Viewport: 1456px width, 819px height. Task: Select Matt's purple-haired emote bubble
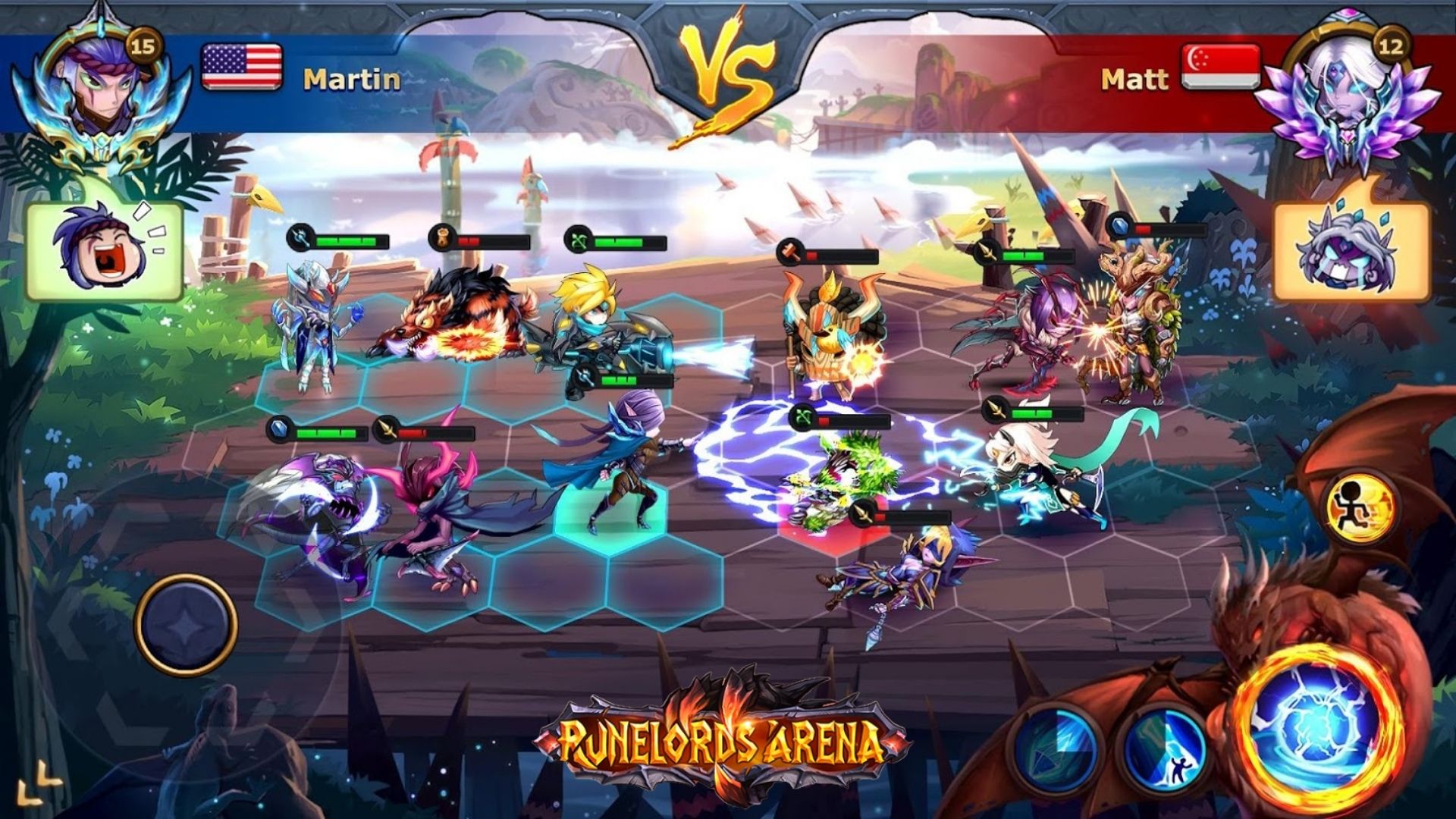(x=1351, y=251)
